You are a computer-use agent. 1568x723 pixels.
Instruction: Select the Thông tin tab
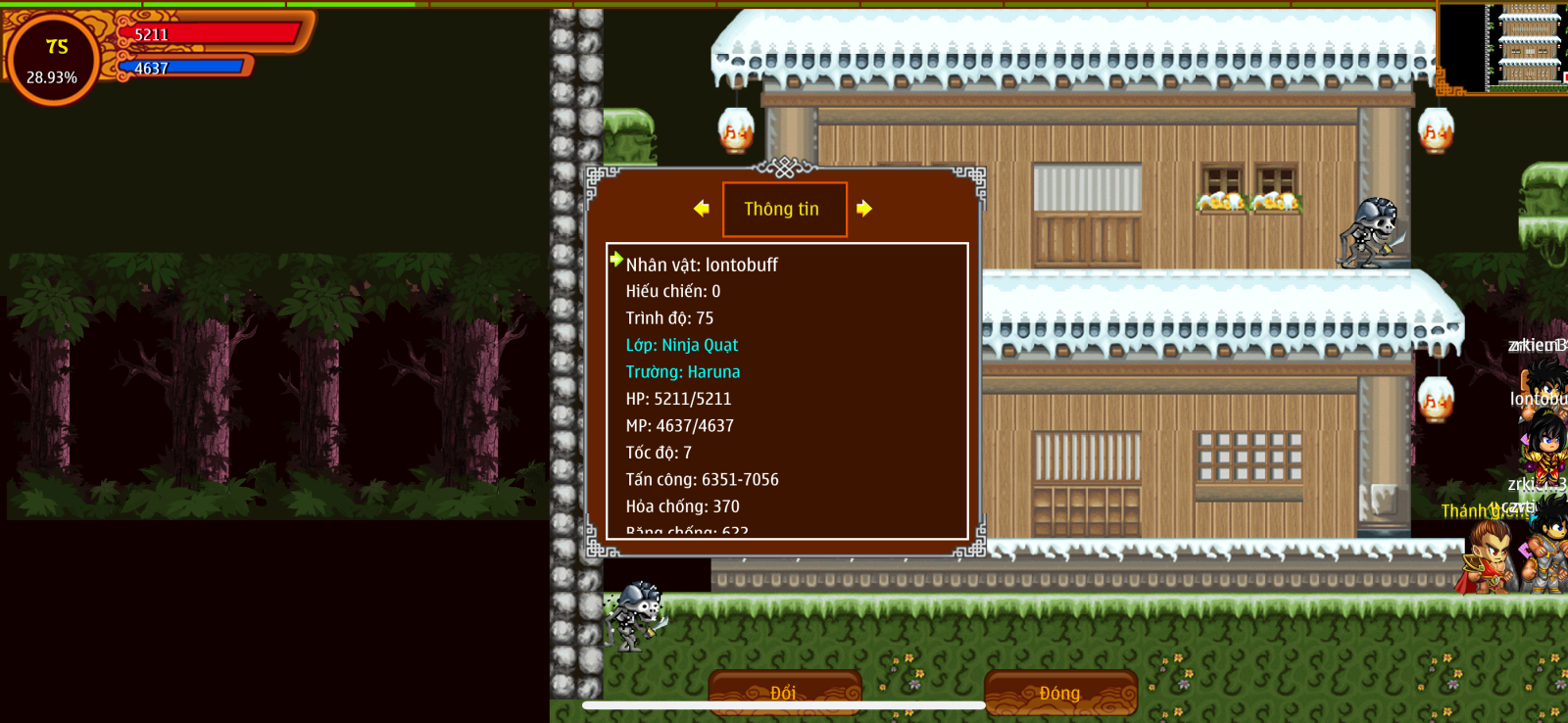tap(783, 209)
